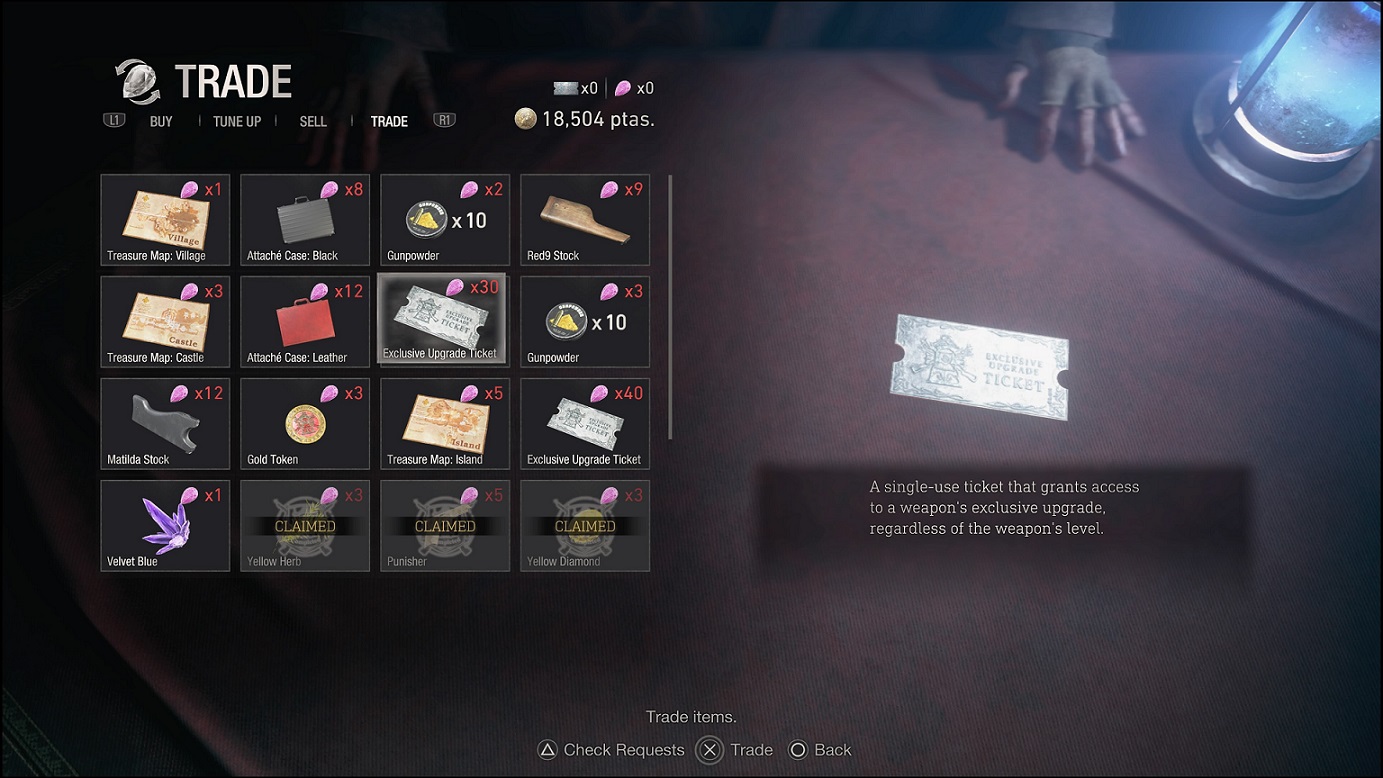Choose the x10 Gunpowder costing 2 spinels
This screenshot has width=1383, height=778.
(444, 219)
